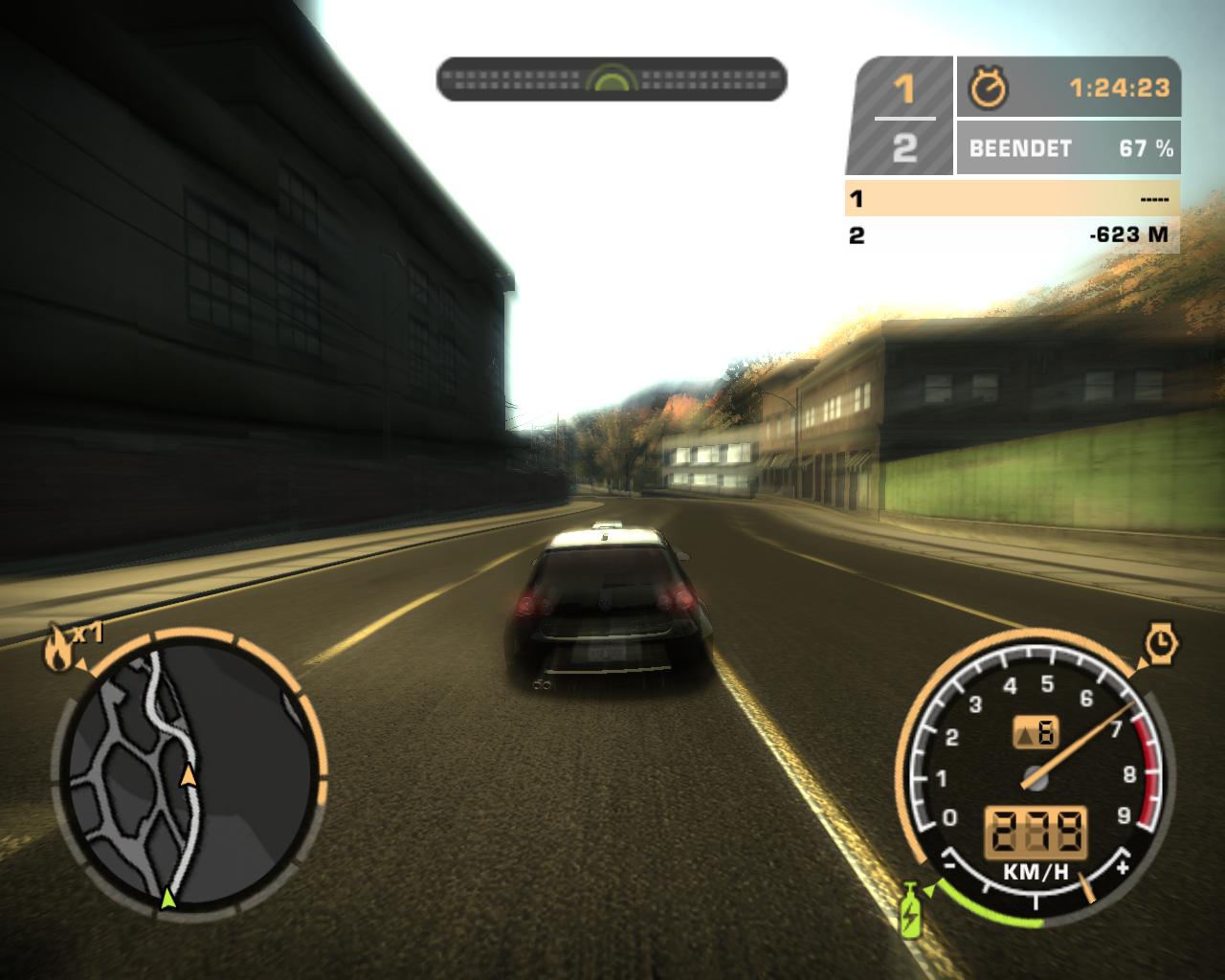Screen dimensions: 1225x980
Task: Click the heat level flame icon
Action: click(56, 651)
